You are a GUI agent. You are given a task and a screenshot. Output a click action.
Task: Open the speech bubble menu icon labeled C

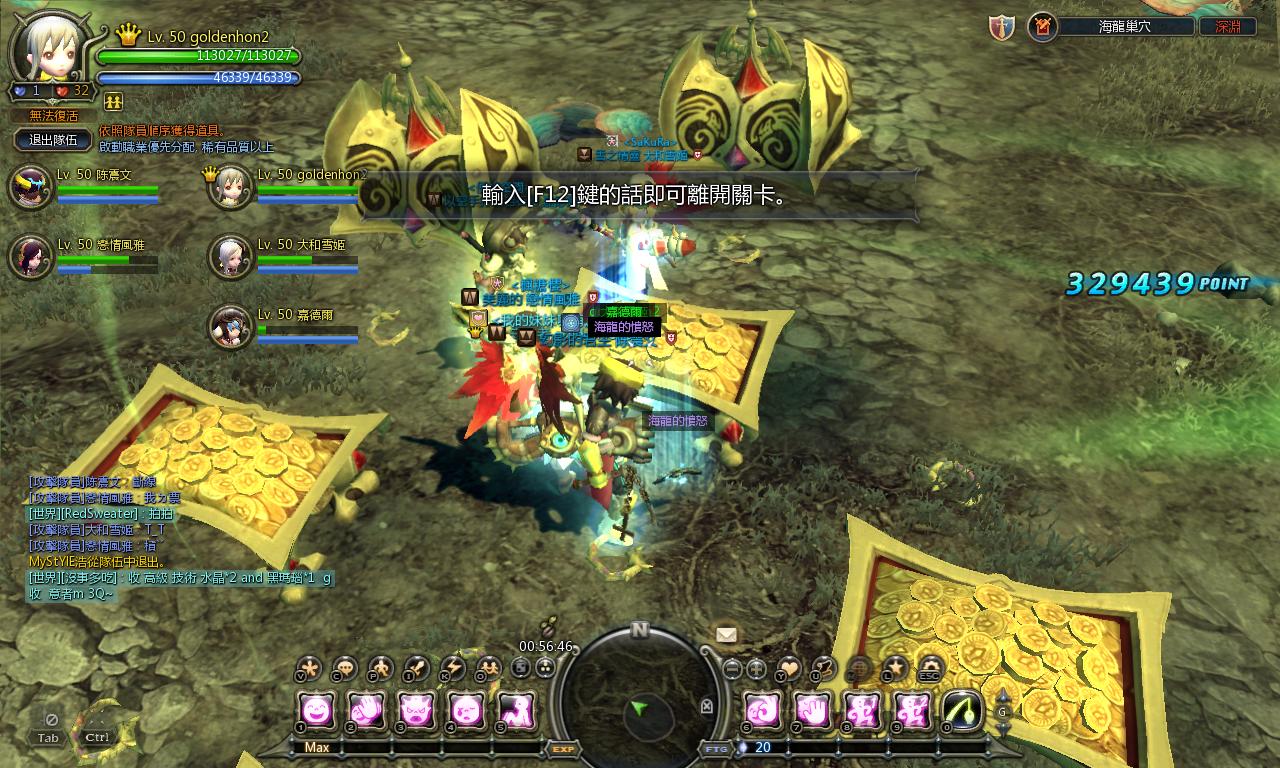pyautogui.click(x=345, y=667)
